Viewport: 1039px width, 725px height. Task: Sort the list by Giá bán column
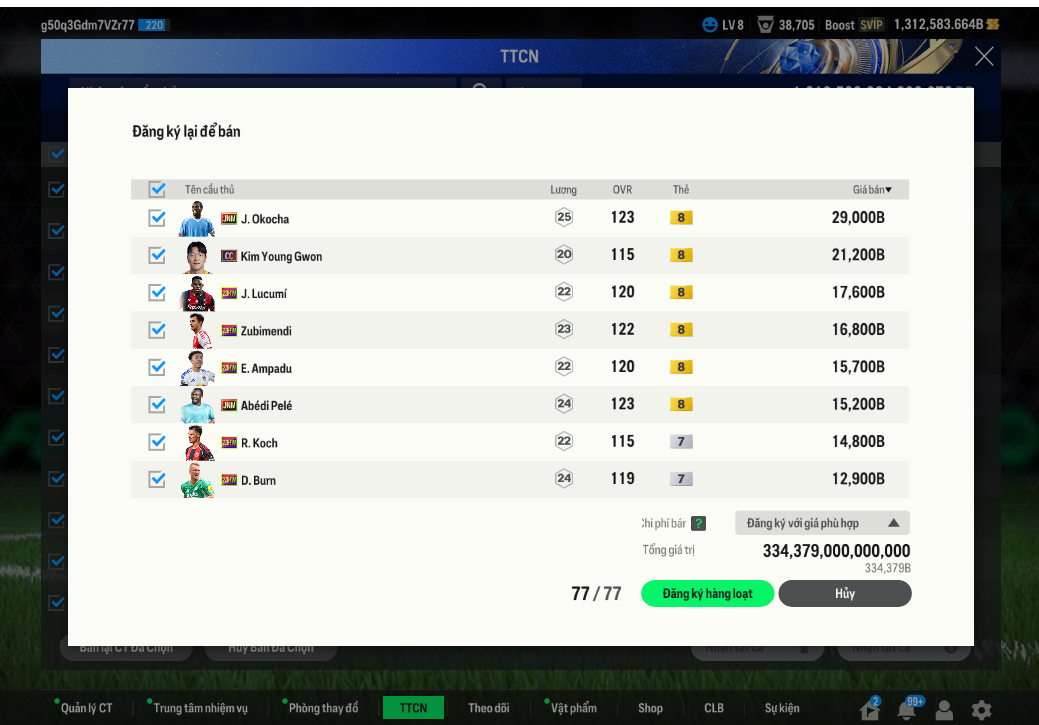click(872, 190)
